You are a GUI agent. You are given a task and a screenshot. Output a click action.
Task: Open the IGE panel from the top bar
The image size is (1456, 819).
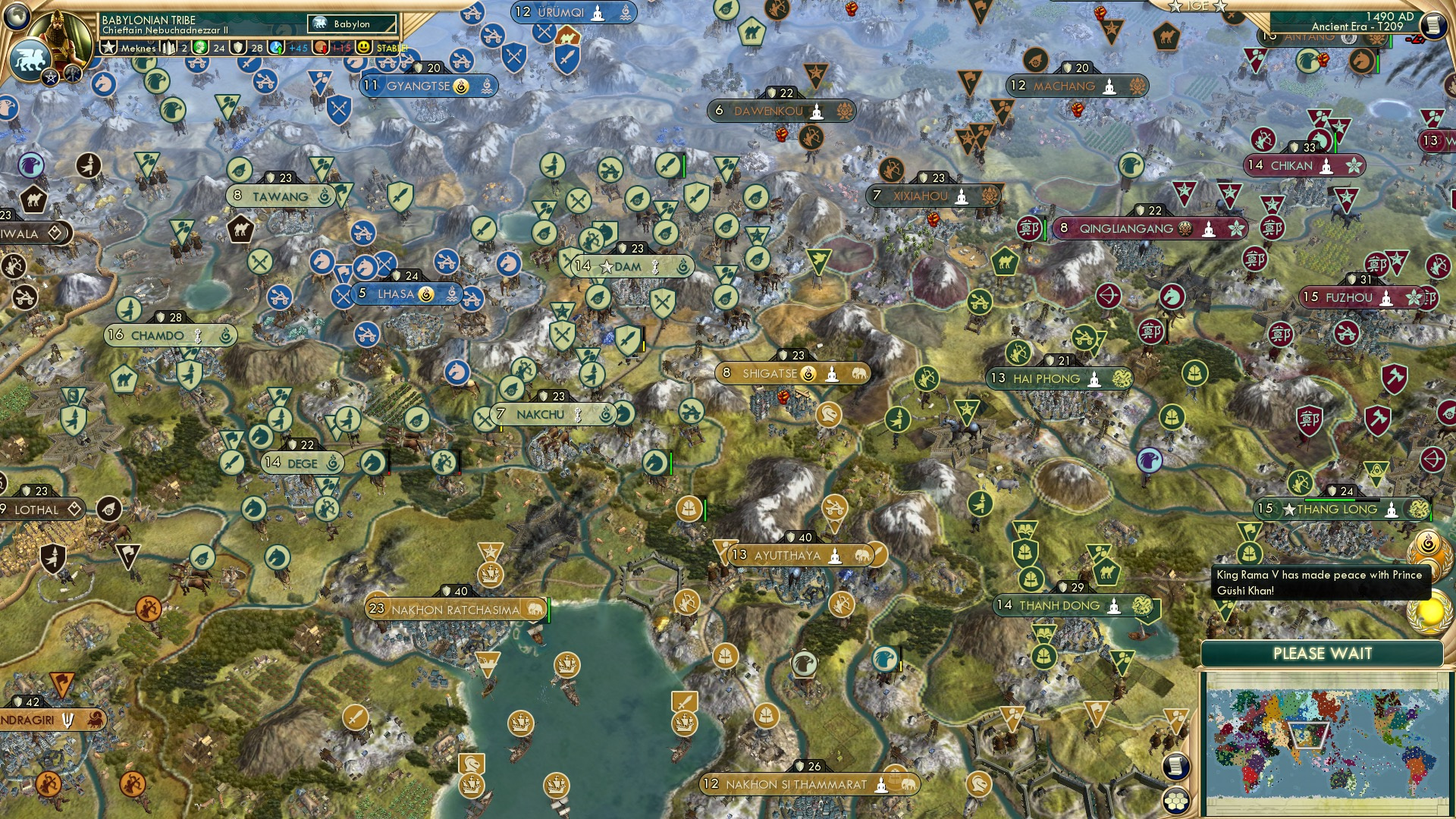click(1197, 6)
